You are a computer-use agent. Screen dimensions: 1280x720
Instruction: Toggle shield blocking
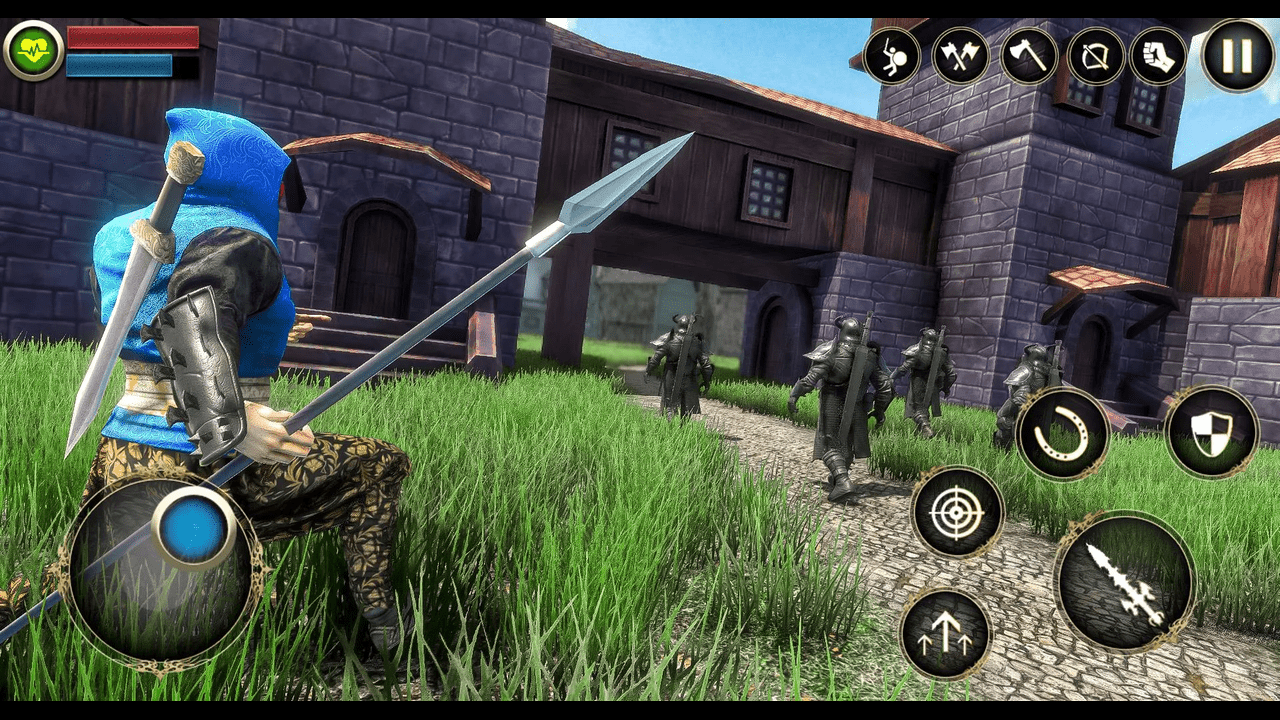point(1211,430)
